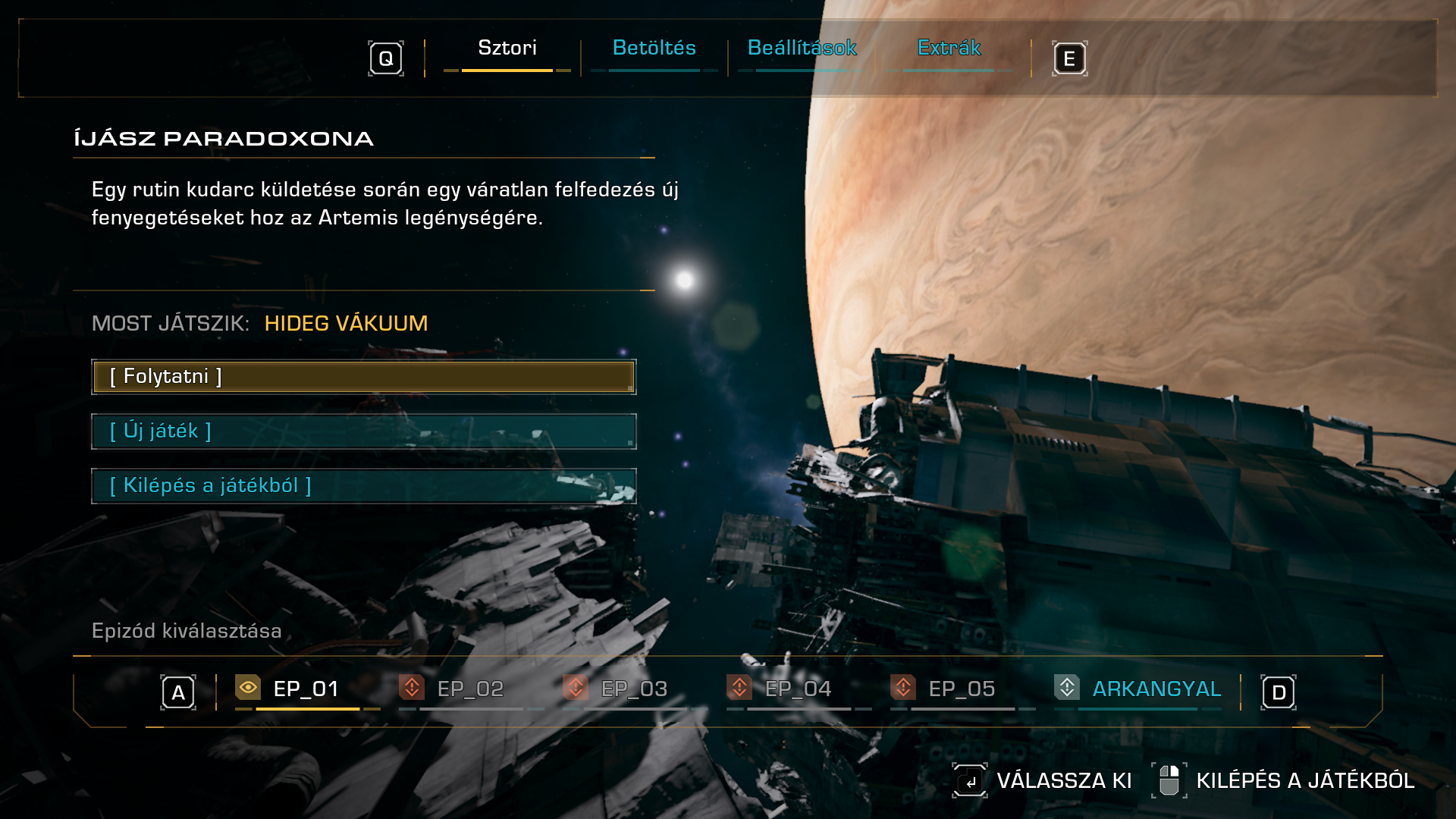Open the Betöltés tab

[654, 49]
